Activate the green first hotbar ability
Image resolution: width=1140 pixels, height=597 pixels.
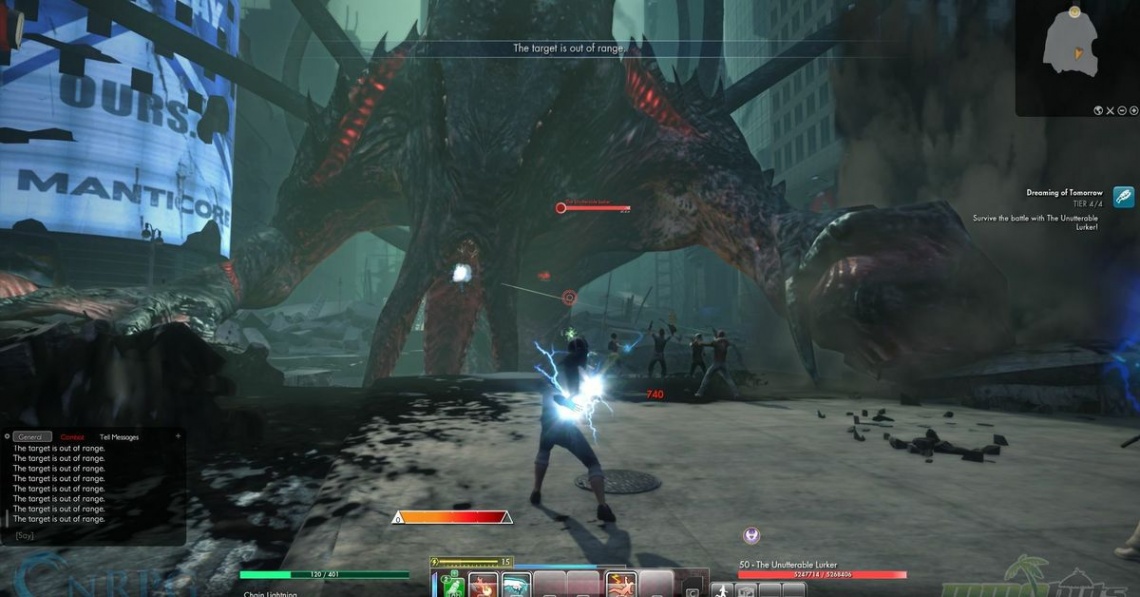pyautogui.click(x=453, y=585)
